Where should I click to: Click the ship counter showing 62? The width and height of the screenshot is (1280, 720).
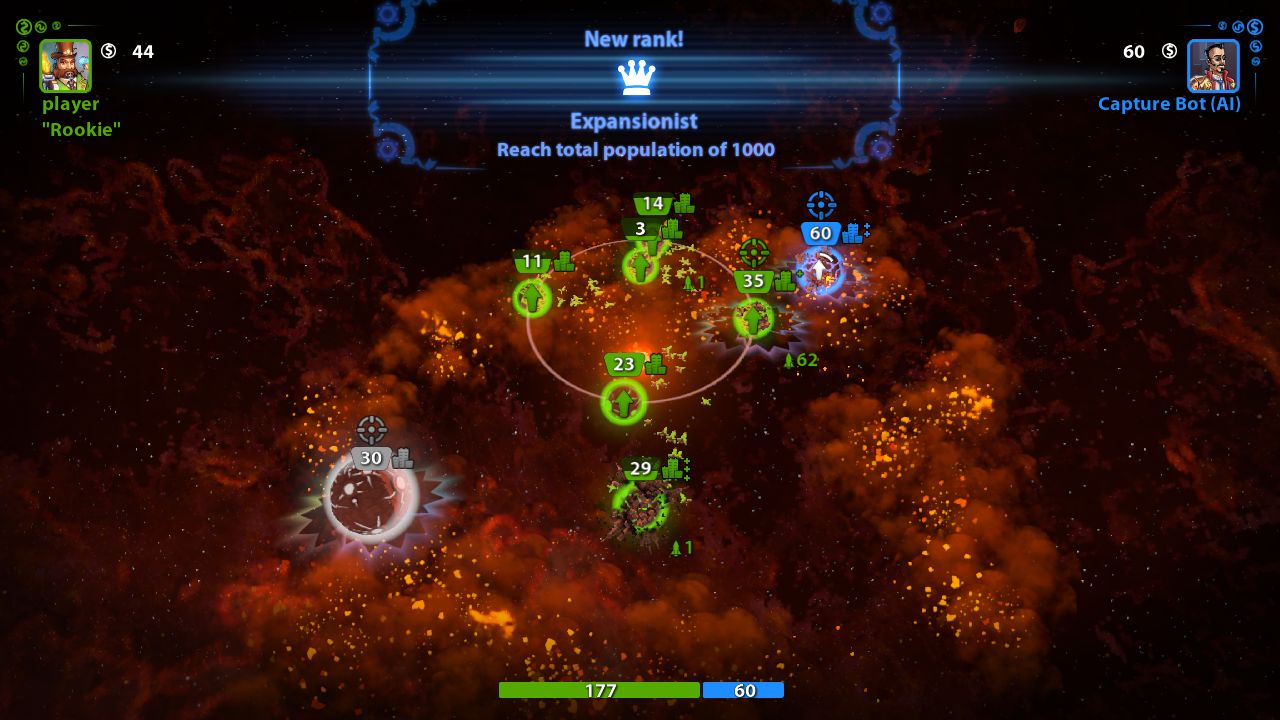click(x=801, y=361)
